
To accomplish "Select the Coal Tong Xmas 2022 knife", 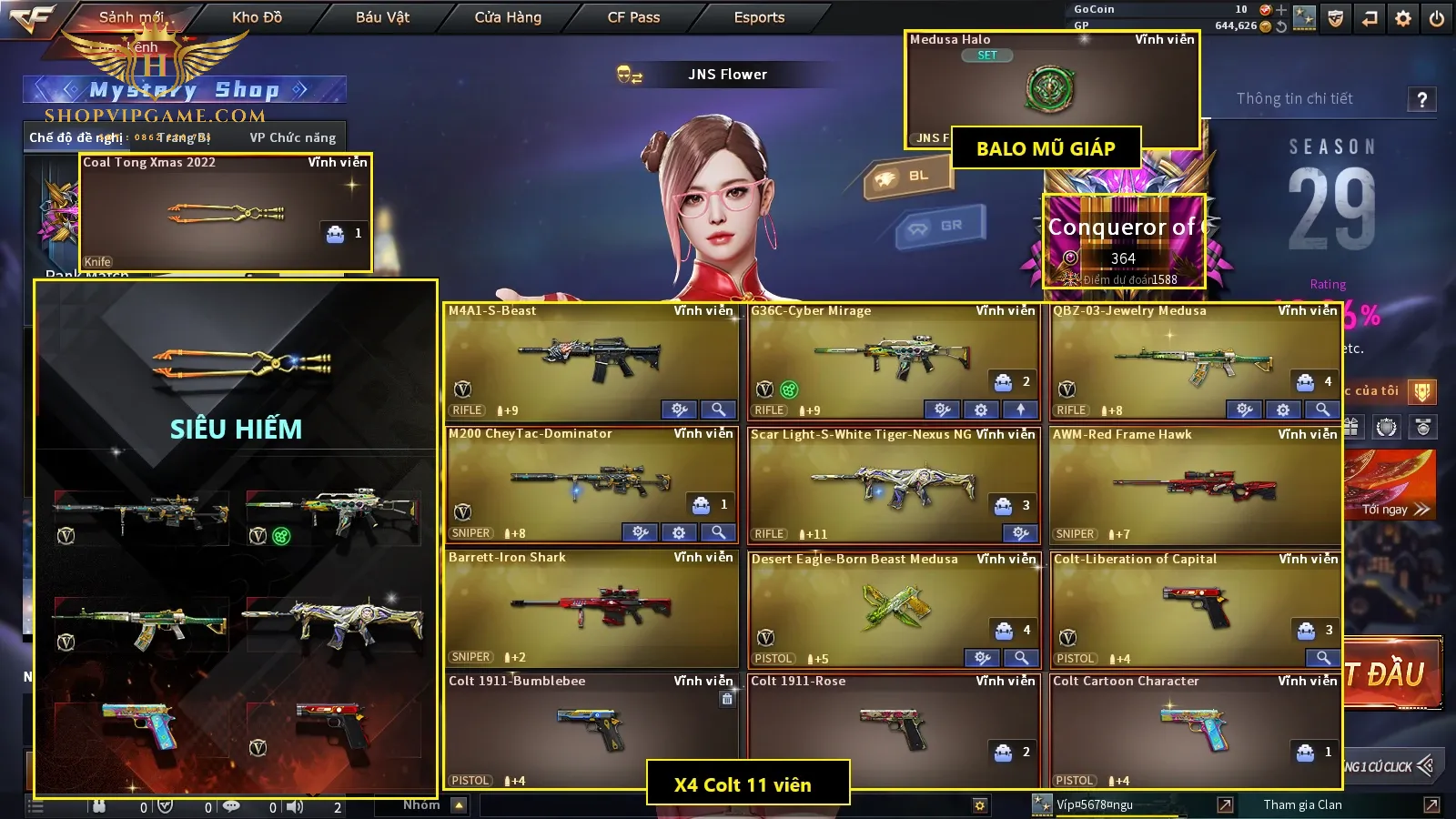I will click(x=226, y=213).
